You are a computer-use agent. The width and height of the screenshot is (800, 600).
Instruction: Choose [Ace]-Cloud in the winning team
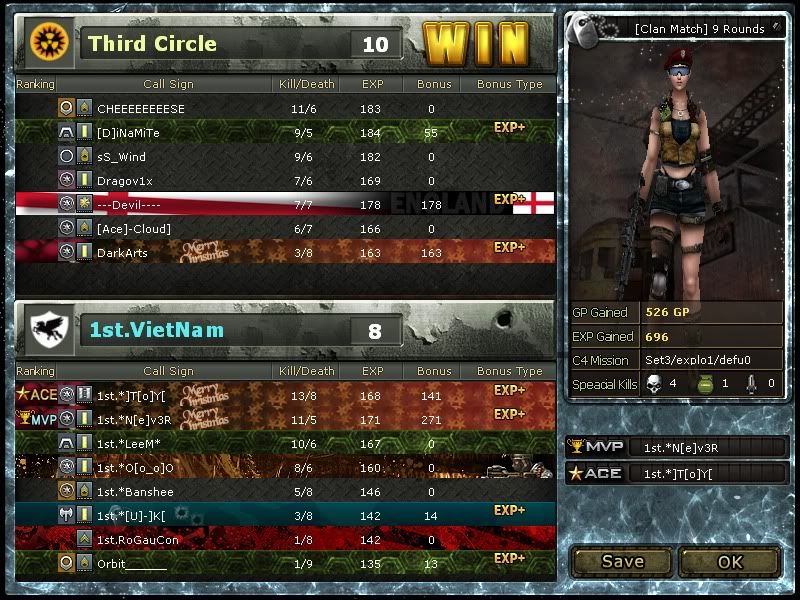[134, 229]
